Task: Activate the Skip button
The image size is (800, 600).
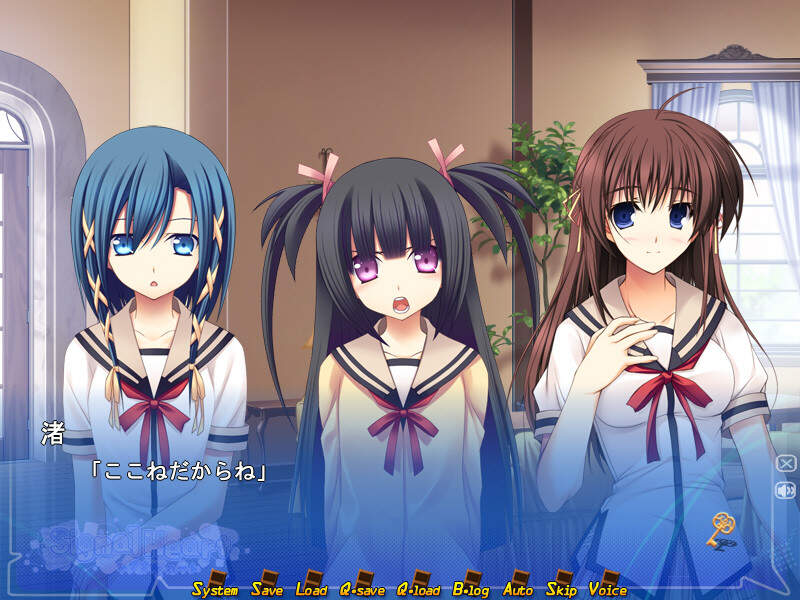Action: pyautogui.click(x=562, y=588)
